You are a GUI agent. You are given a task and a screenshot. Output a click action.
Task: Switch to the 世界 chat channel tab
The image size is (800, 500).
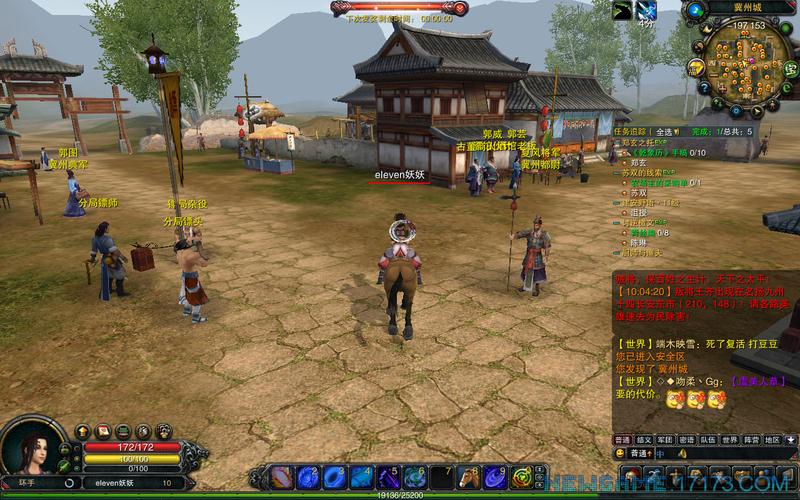730,439
